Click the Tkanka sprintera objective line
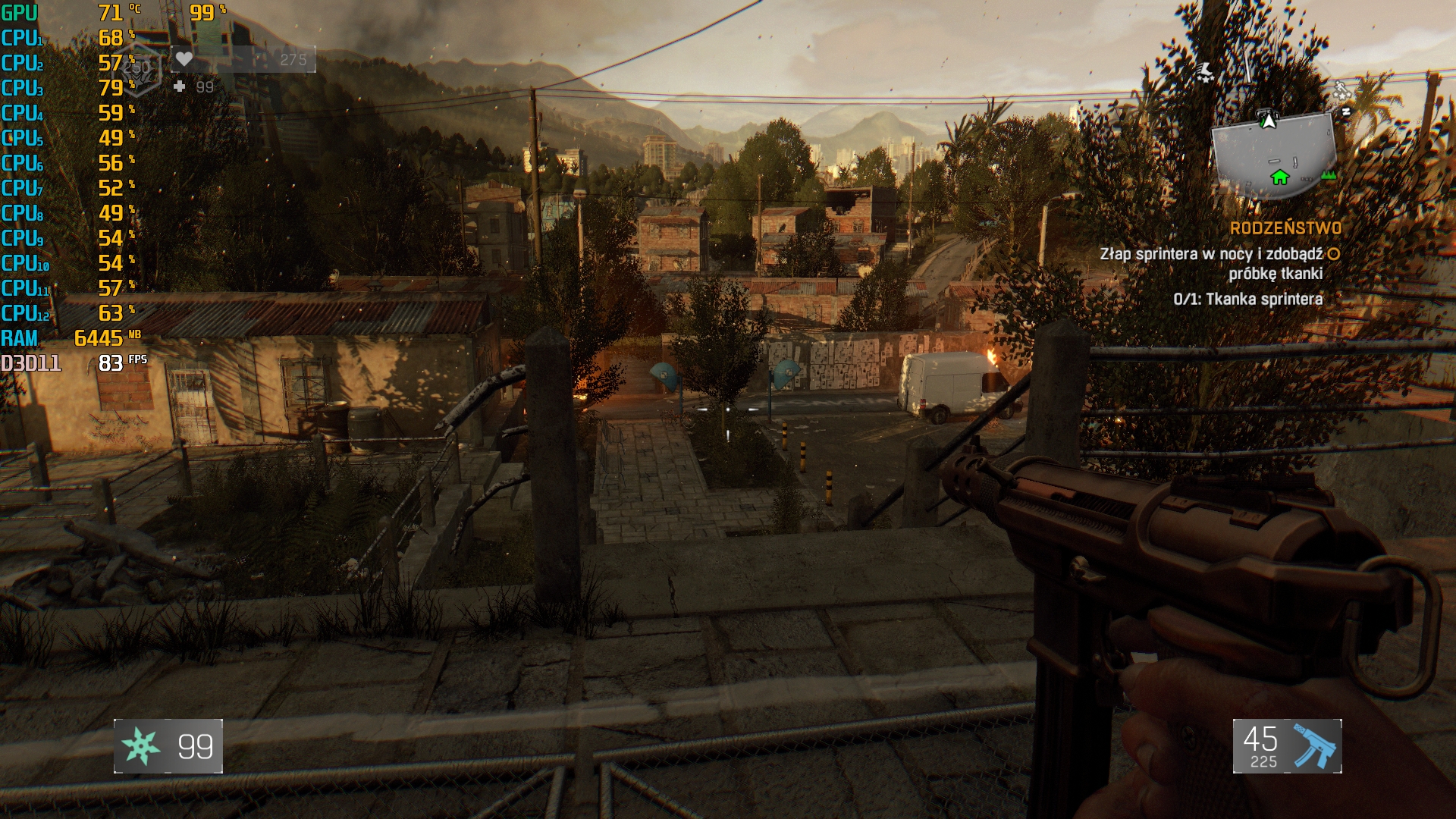The height and width of the screenshot is (819, 1456). coord(1247,299)
